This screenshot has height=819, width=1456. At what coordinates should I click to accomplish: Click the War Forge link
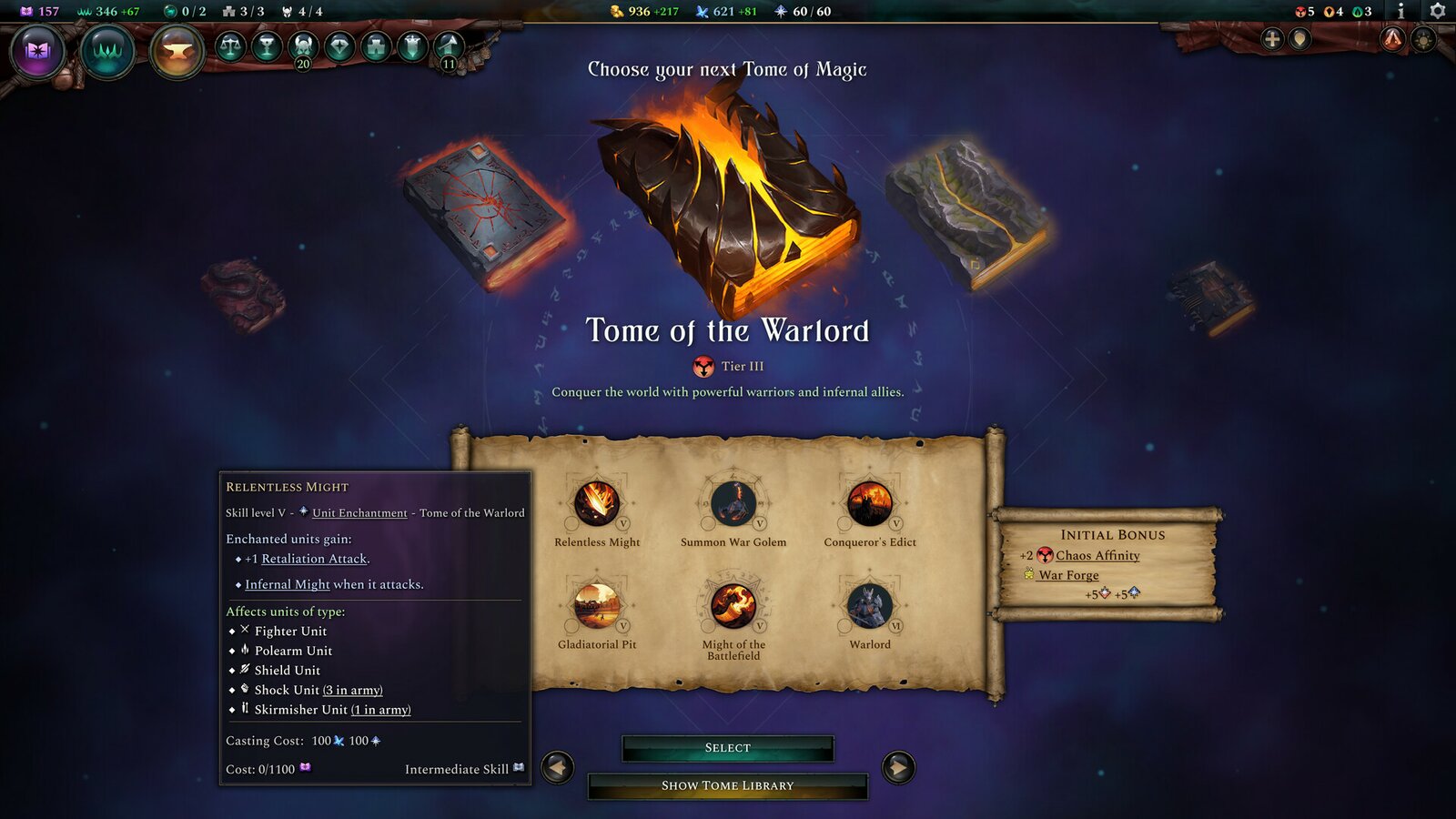point(1069,575)
